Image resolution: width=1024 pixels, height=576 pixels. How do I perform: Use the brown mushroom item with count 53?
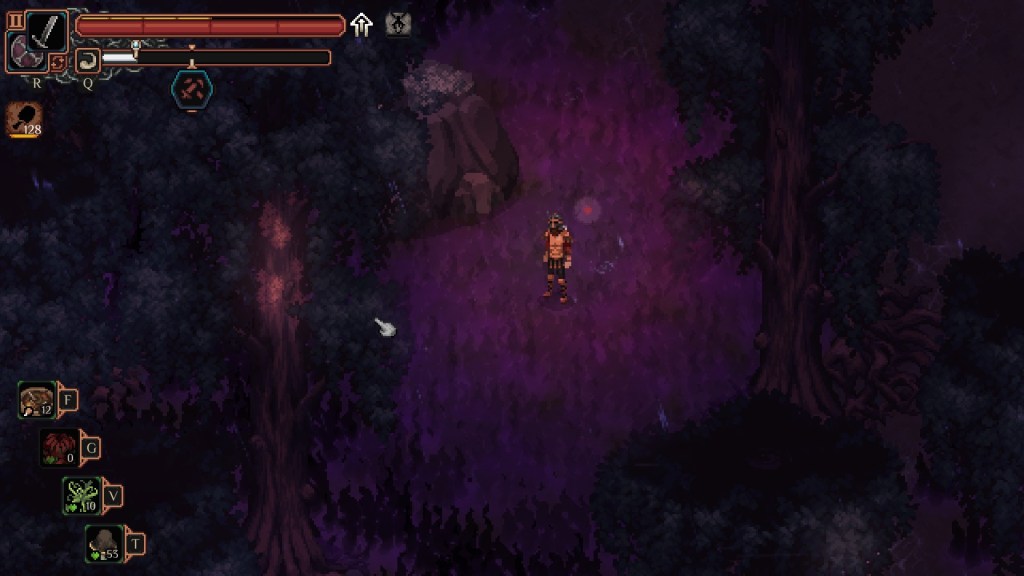[104, 543]
